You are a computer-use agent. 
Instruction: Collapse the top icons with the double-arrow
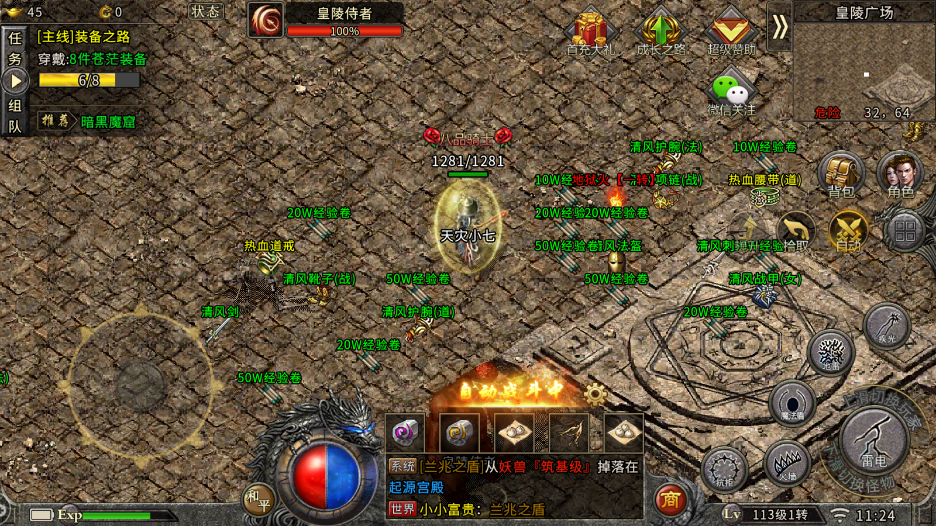point(780,27)
